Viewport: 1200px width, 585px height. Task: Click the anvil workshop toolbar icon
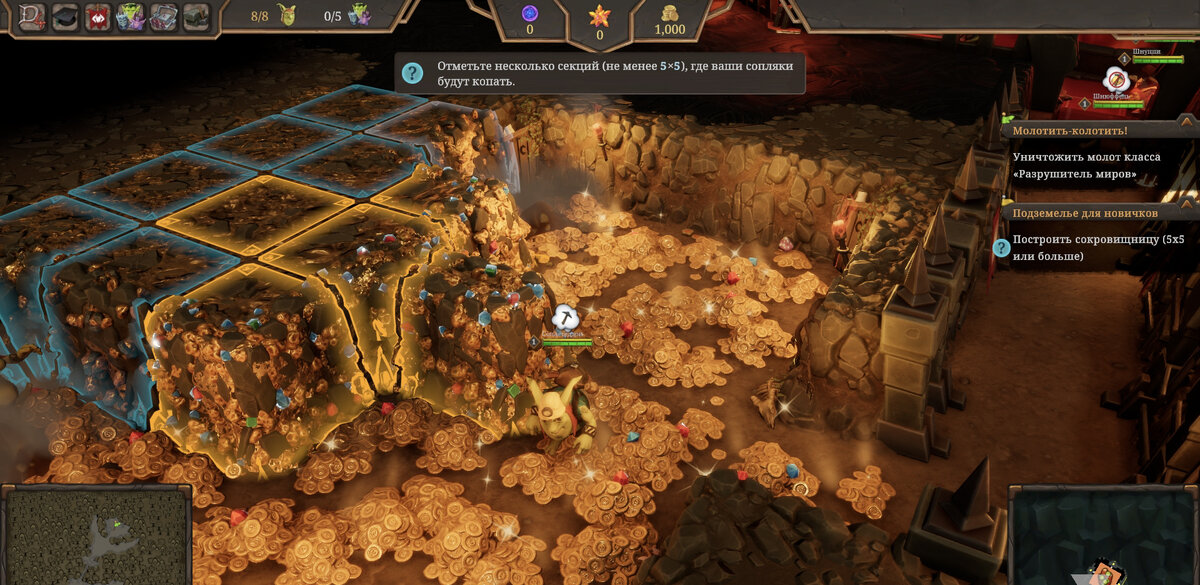pos(196,16)
